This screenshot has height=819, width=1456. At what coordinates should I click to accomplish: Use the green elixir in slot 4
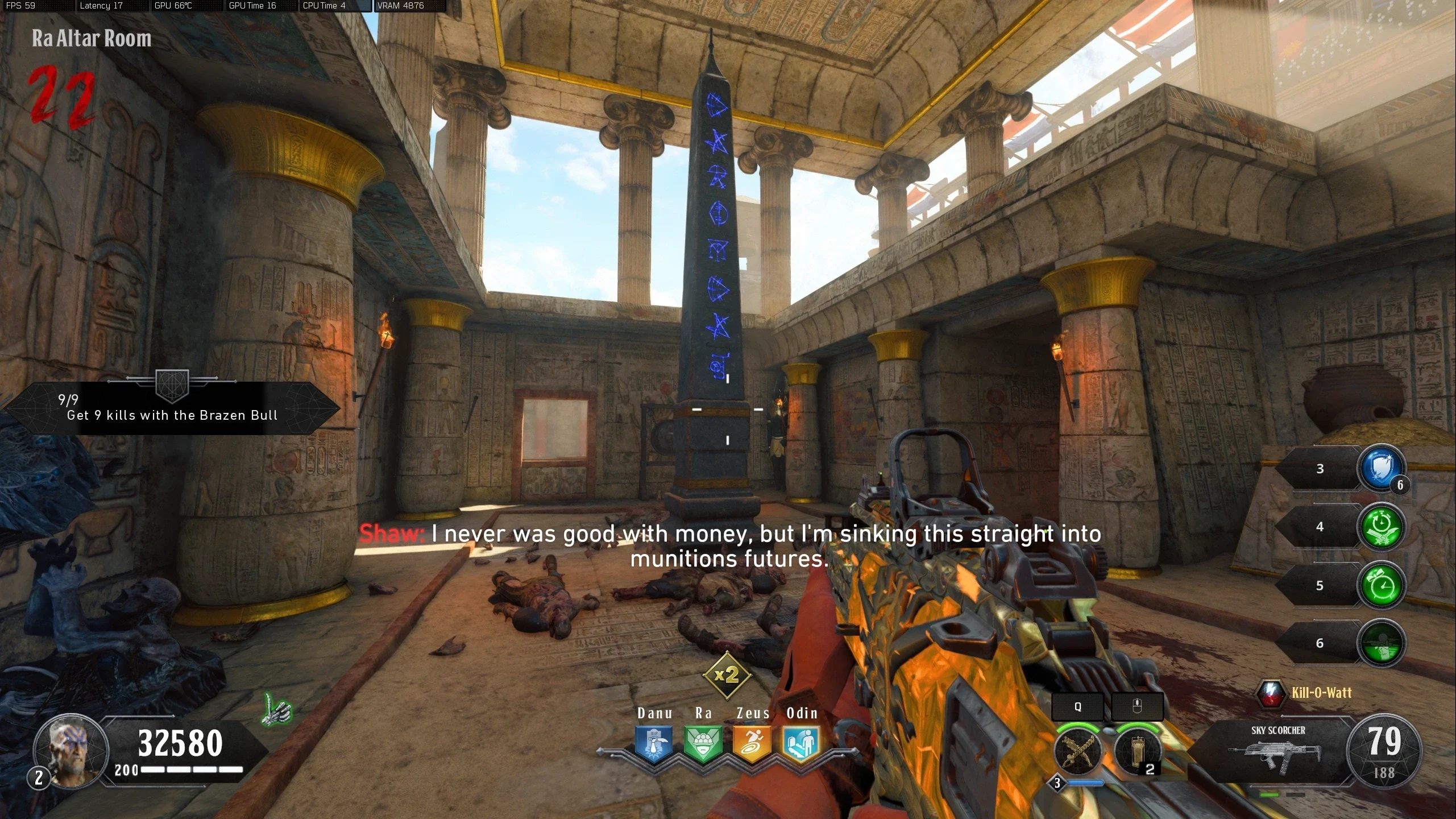click(x=1380, y=527)
